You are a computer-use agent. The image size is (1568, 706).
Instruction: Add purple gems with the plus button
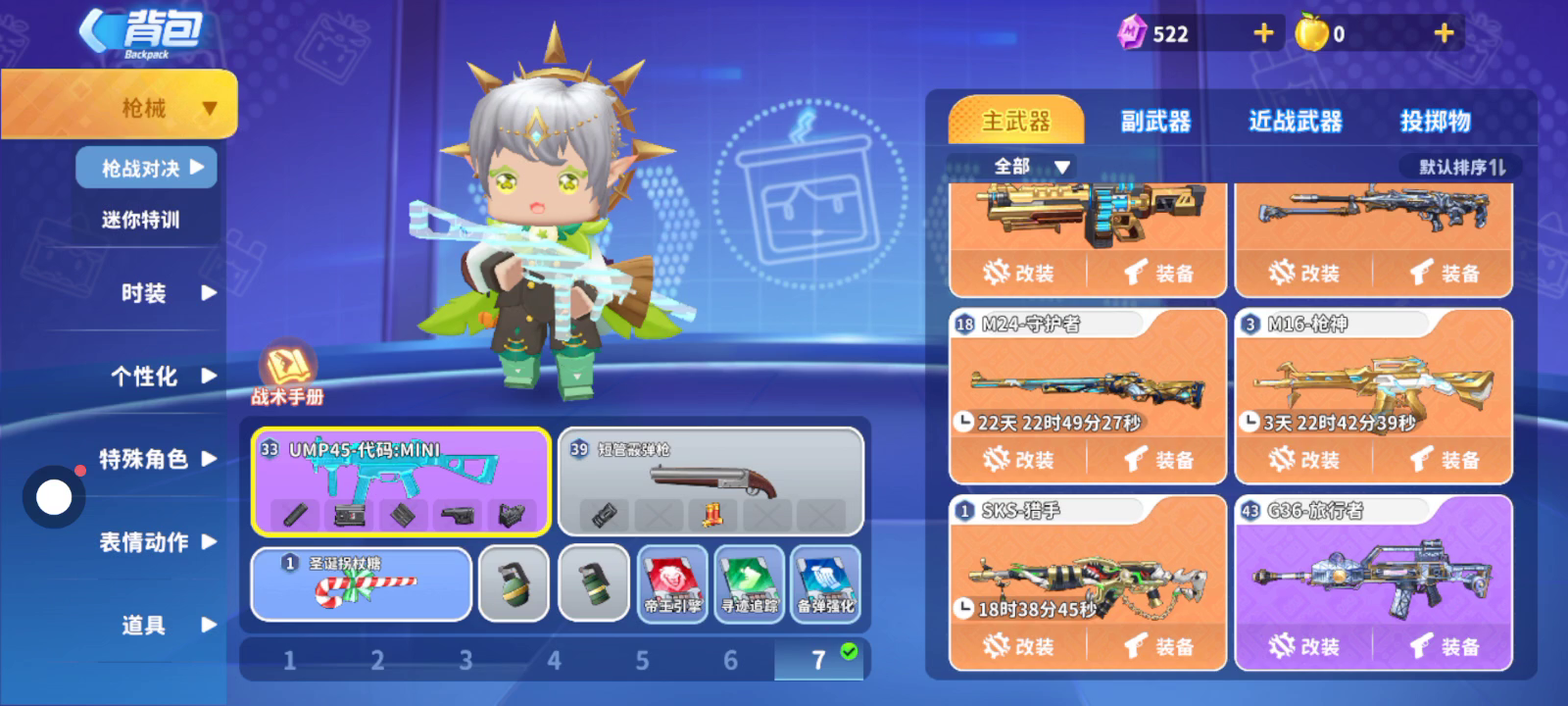[x=1264, y=33]
